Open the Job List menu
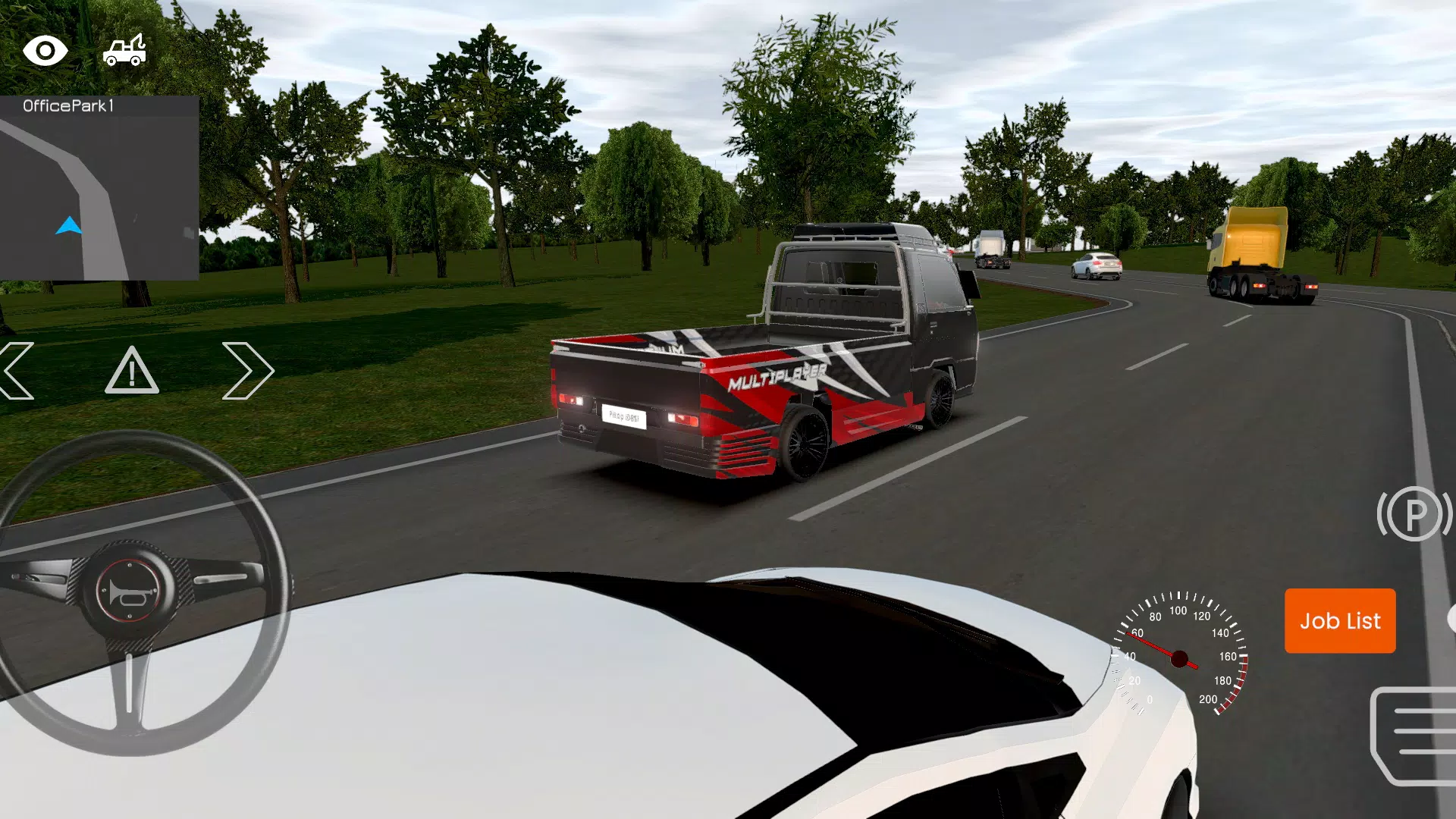This screenshot has width=1456, height=819. click(1339, 621)
